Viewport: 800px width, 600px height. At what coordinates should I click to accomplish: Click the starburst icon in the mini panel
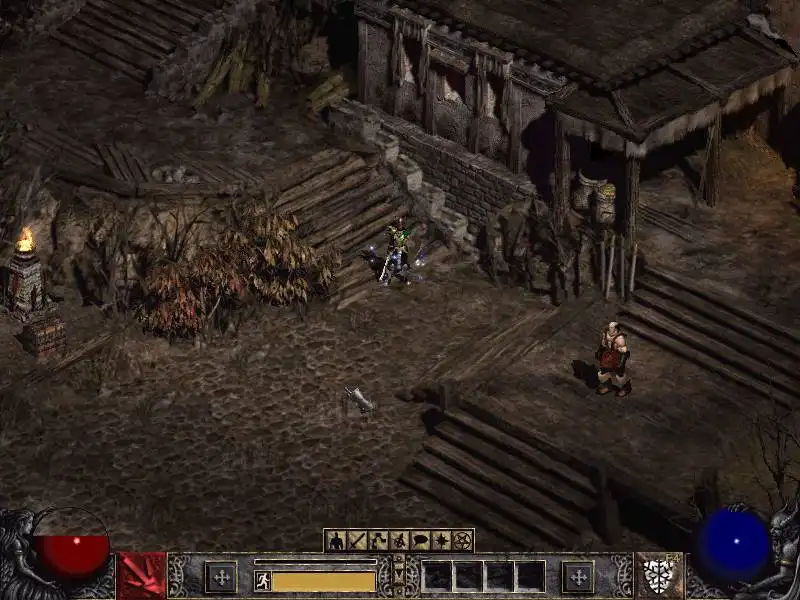pos(441,541)
